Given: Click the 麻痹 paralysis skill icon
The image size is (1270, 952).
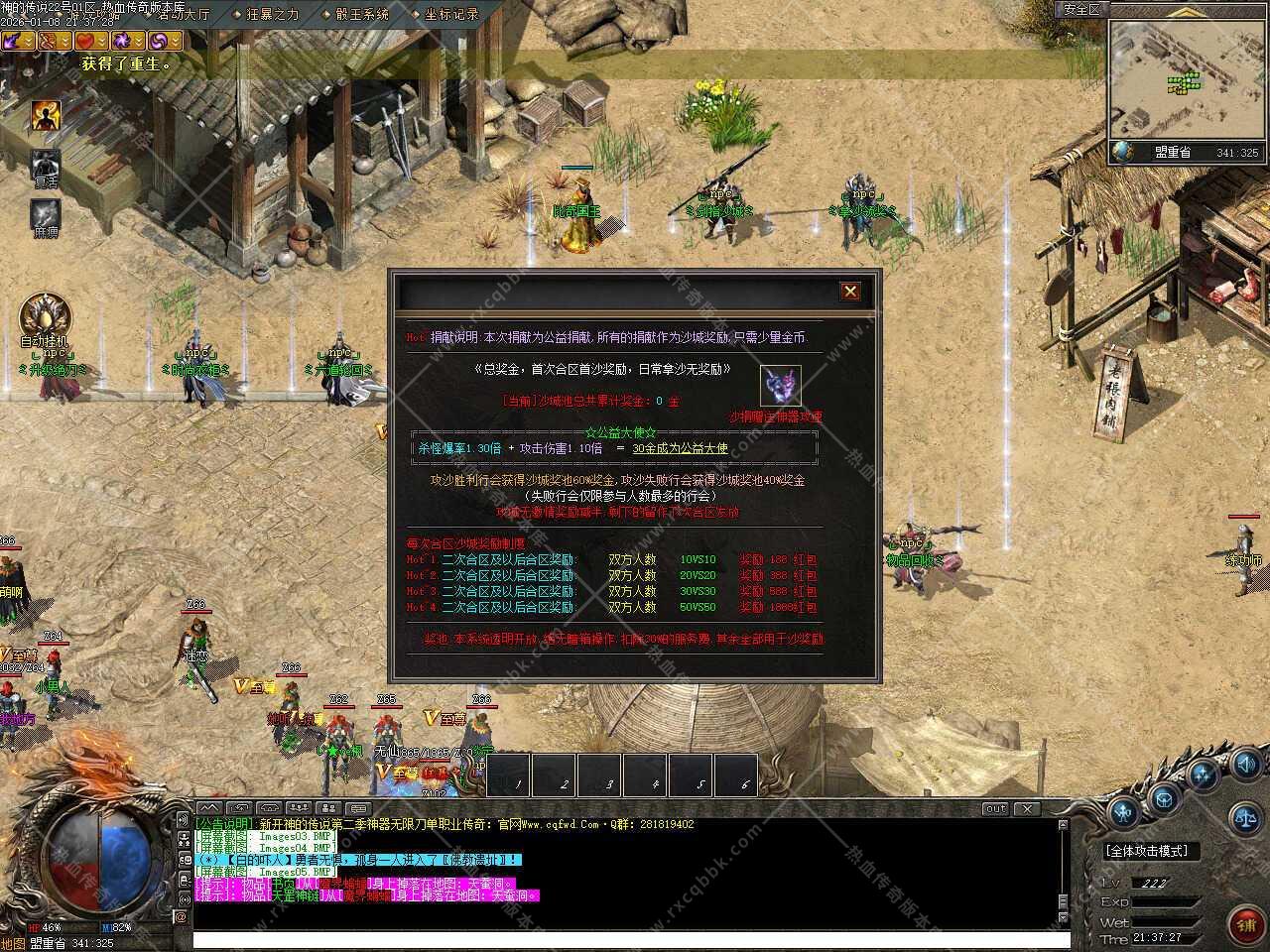Looking at the screenshot, I should click(x=46, y=215).
